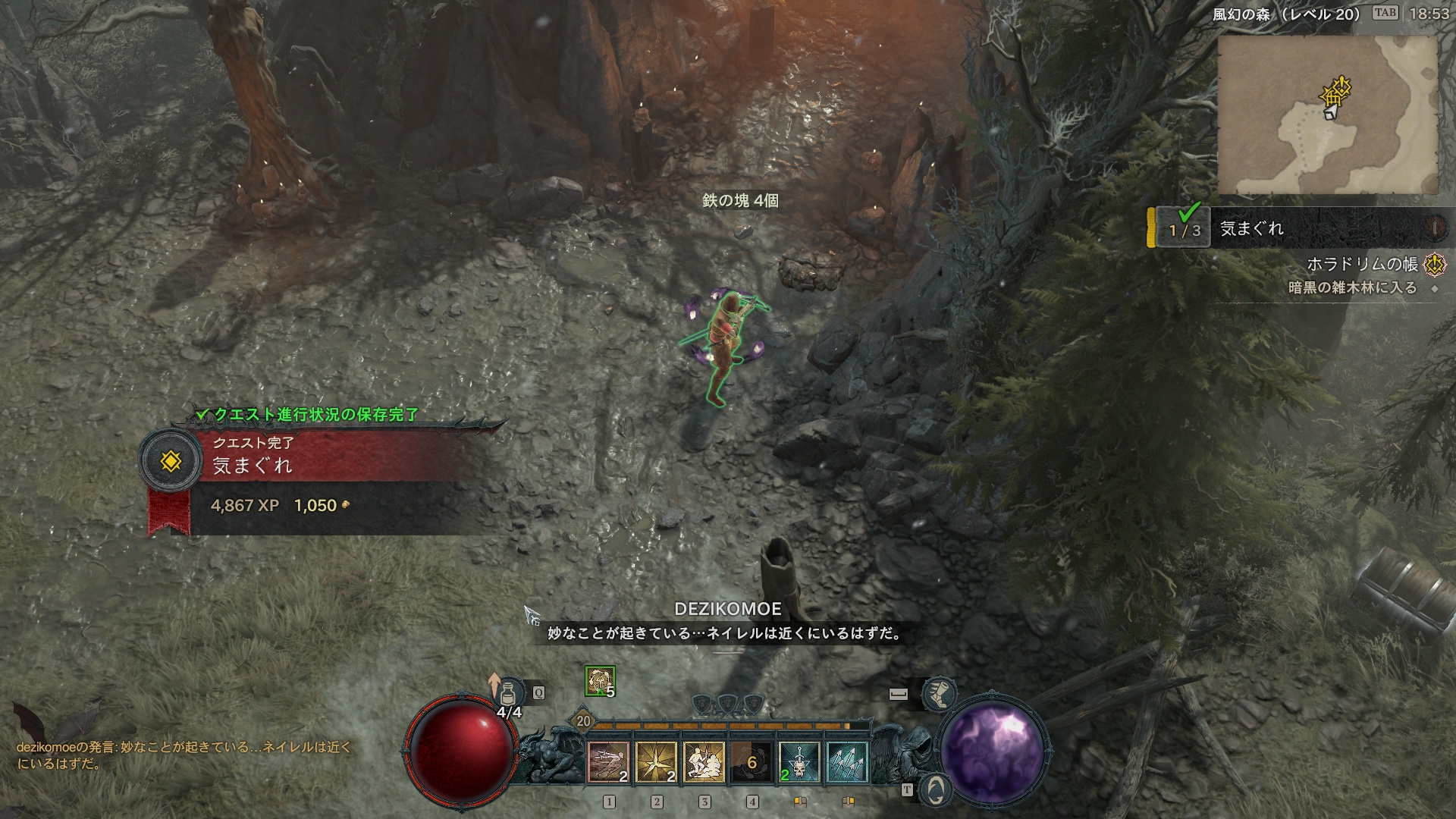Fire the arrow barrage skill

tap(847, 761)
